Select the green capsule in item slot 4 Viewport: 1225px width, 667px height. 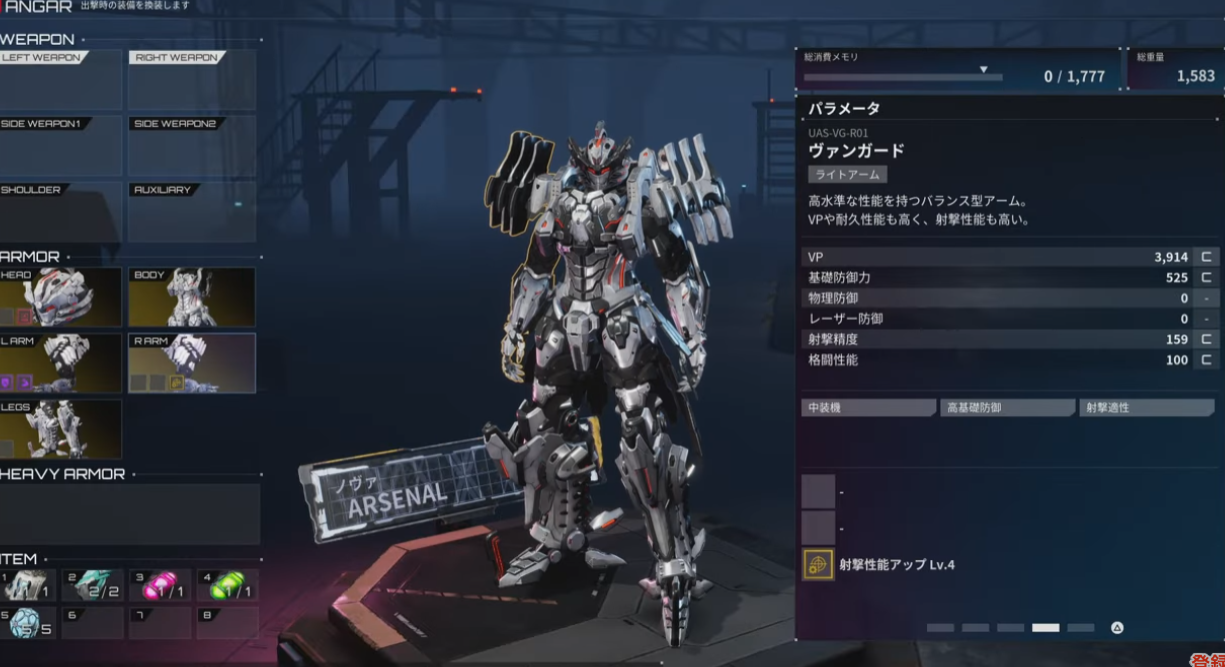point(226,585)
